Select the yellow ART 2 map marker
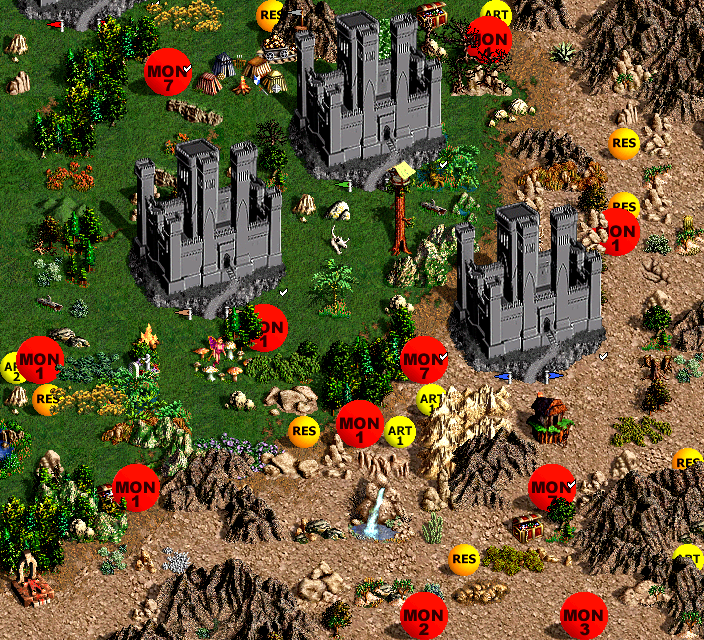This screenshot has width=704, height=640. [x=10, y=369]
